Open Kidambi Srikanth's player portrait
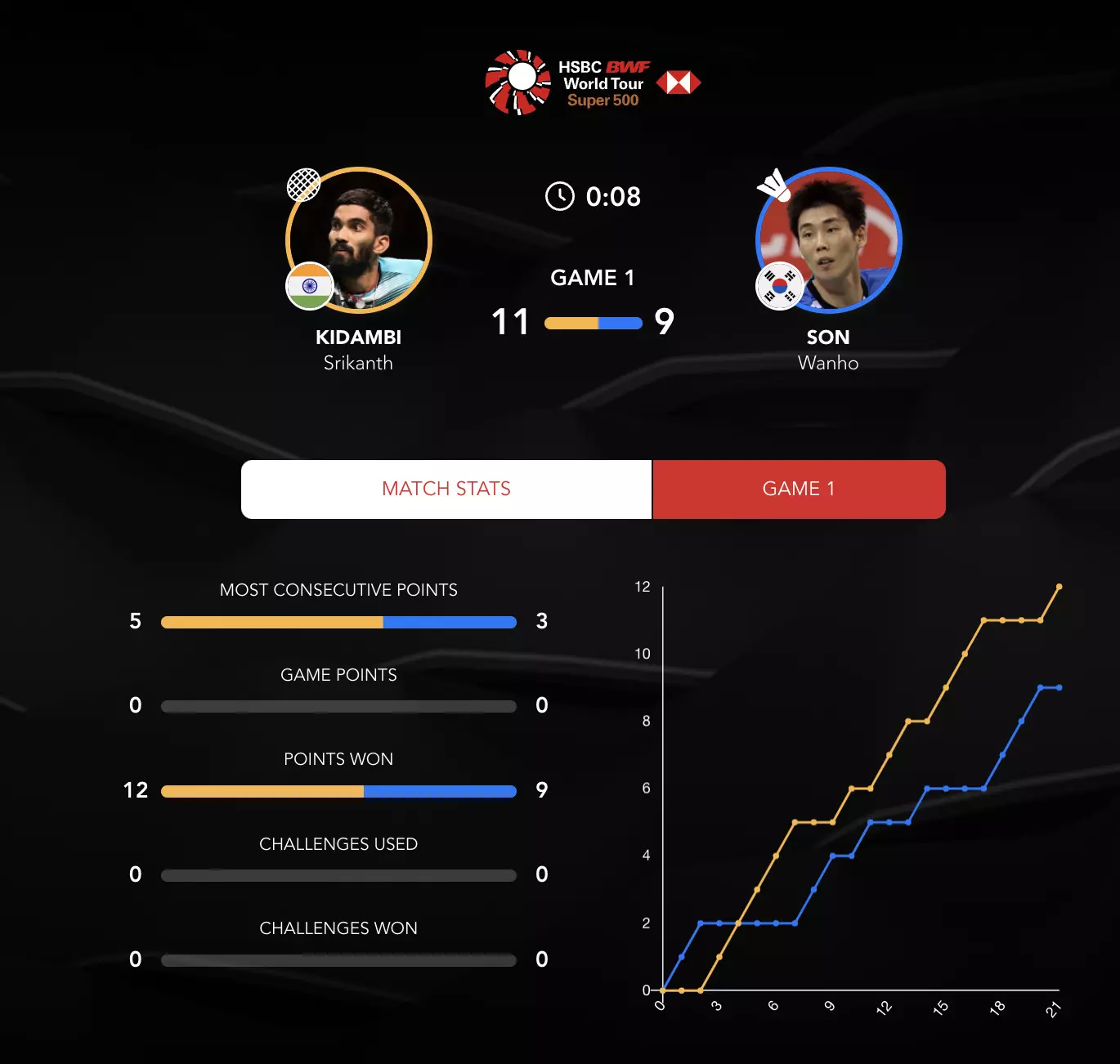 coord(359,240)
